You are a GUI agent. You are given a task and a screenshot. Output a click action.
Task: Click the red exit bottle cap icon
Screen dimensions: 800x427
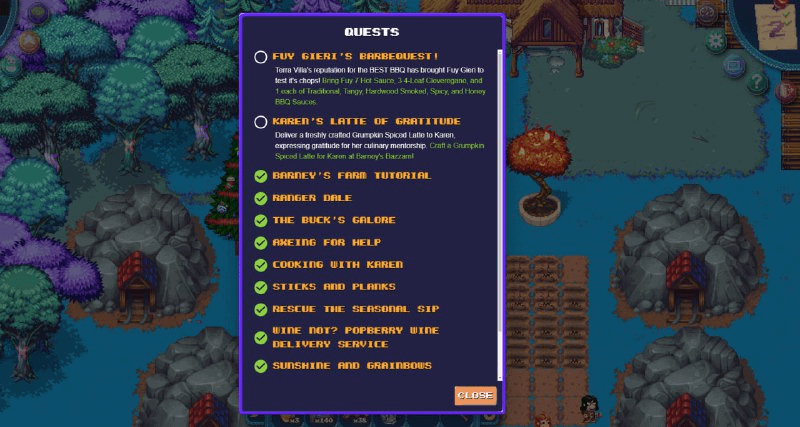786,92
